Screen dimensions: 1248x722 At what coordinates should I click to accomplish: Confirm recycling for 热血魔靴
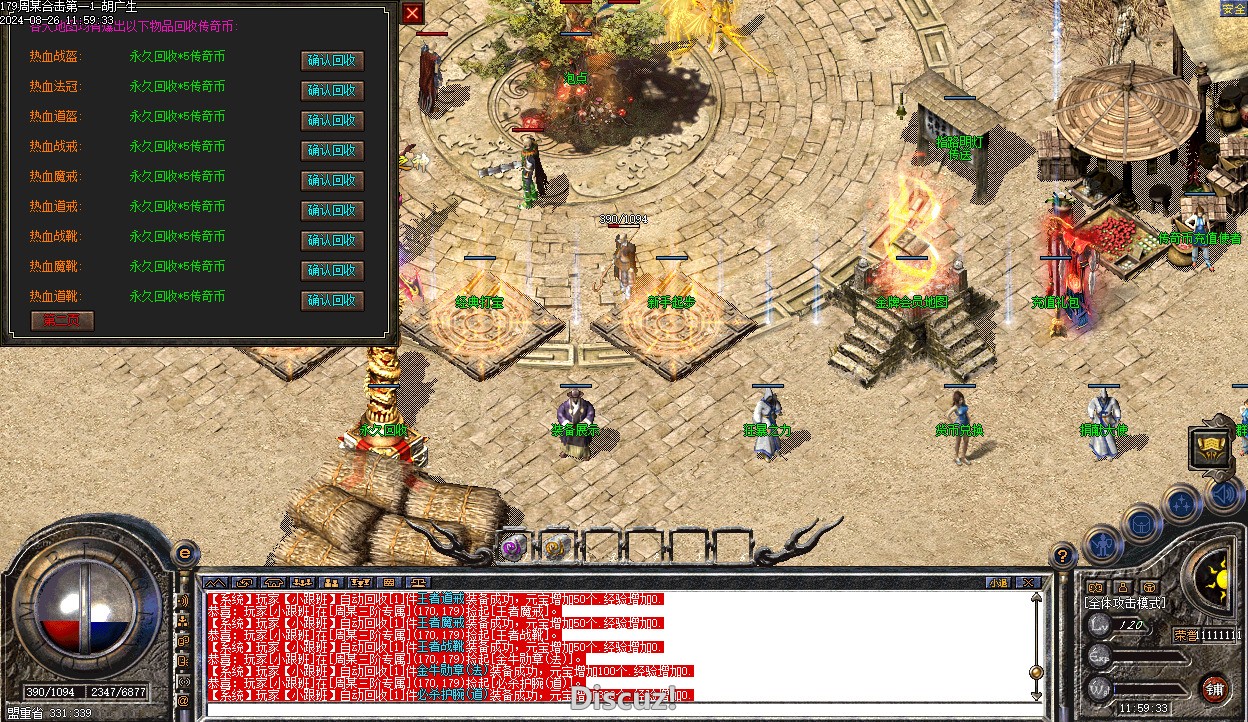(332, 271)
